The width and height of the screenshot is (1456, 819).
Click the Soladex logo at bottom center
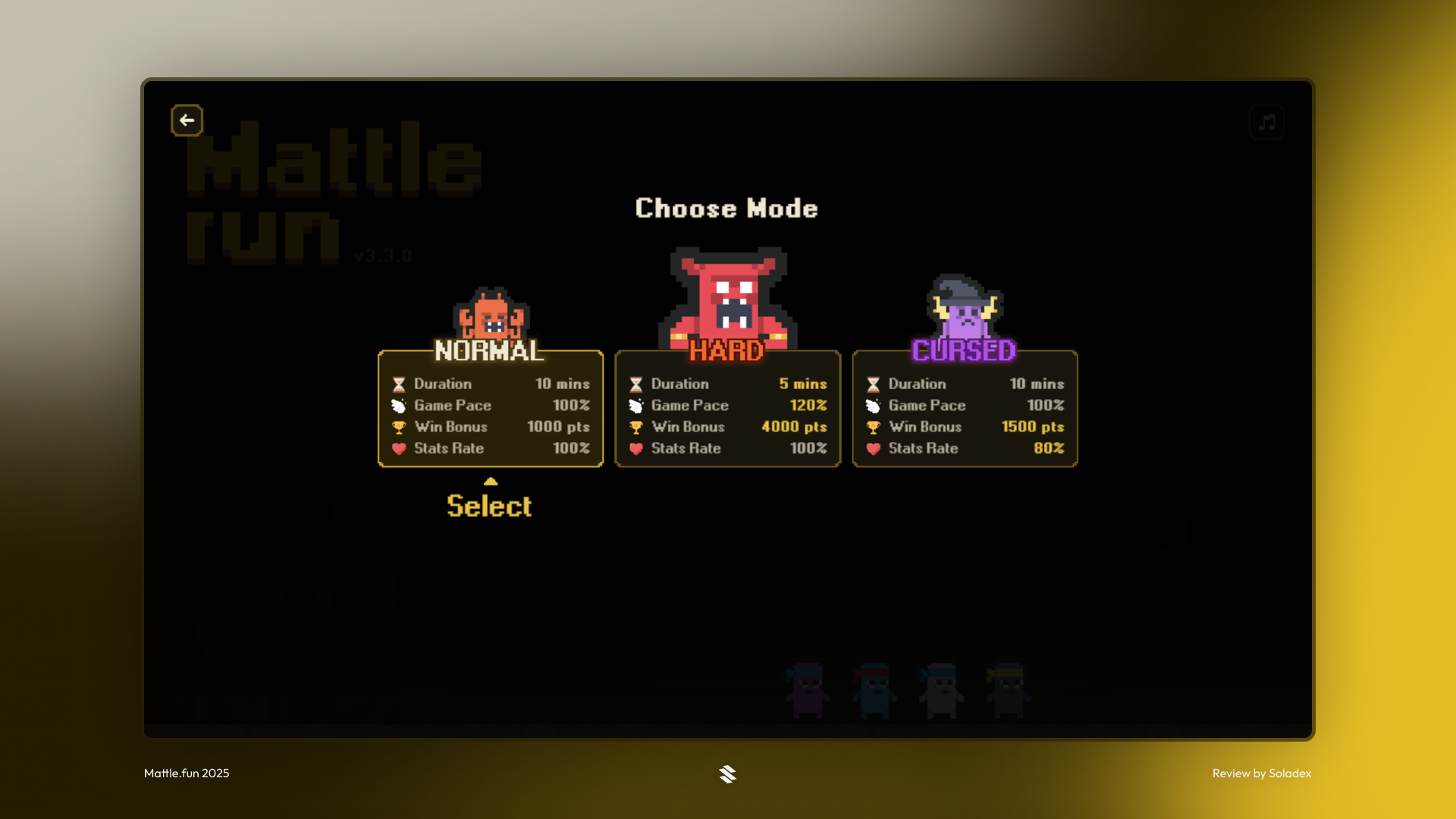click(x=728, y=773)
